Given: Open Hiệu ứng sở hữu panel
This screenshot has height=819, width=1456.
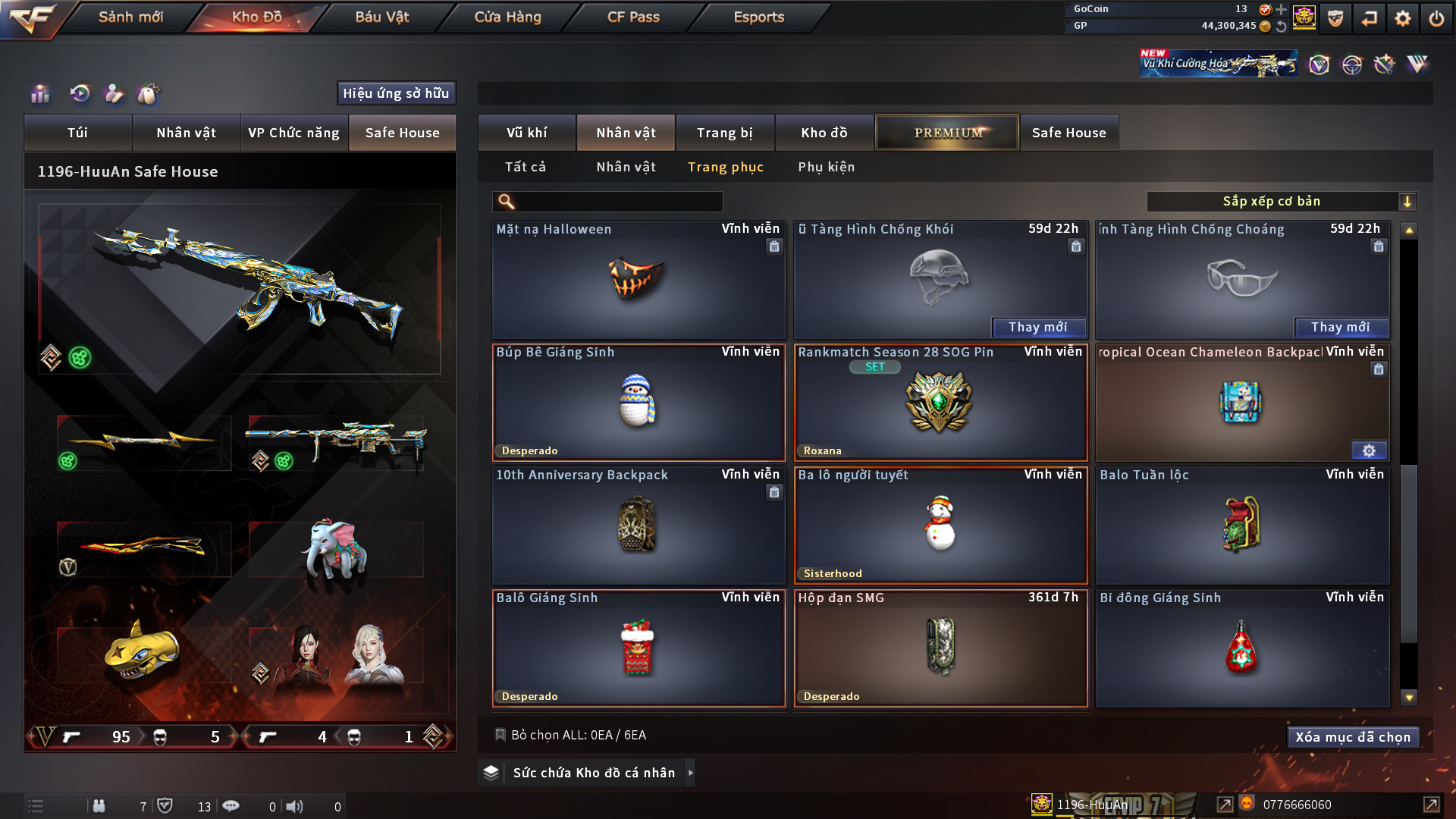Looking at the screenshot, I should (x=396, y=93).
